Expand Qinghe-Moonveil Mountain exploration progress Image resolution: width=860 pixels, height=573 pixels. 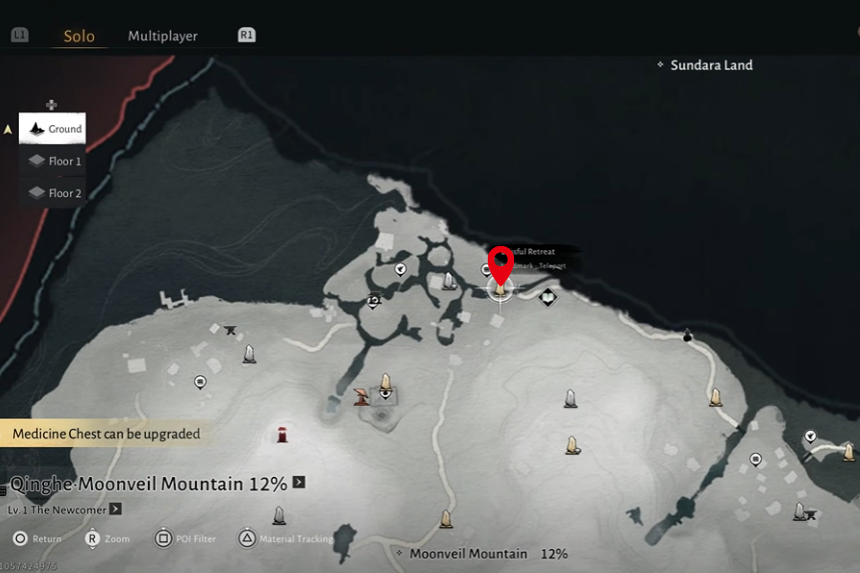(299, 483)
